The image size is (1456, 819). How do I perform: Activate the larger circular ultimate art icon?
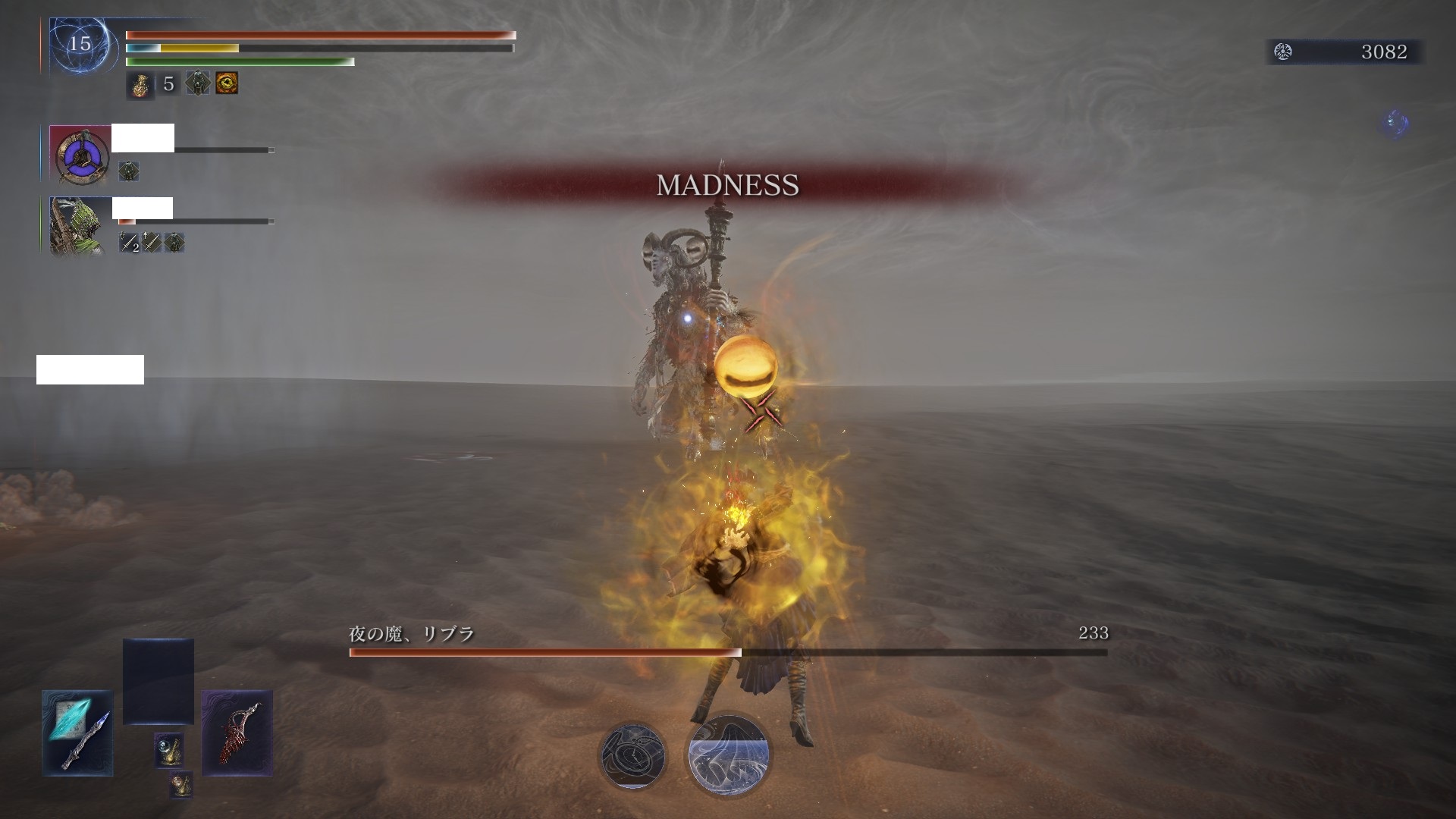[x=729, y=755]
